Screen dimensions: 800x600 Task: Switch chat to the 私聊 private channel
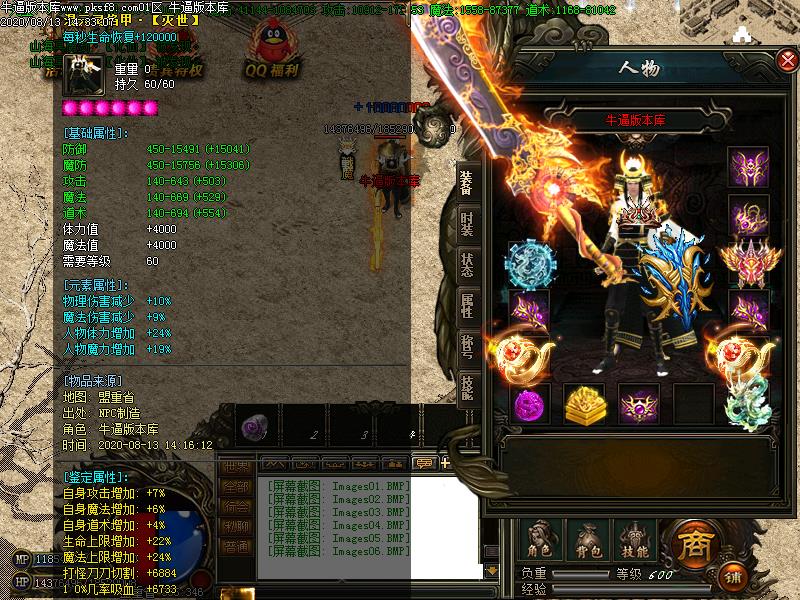tap(234, 527)
